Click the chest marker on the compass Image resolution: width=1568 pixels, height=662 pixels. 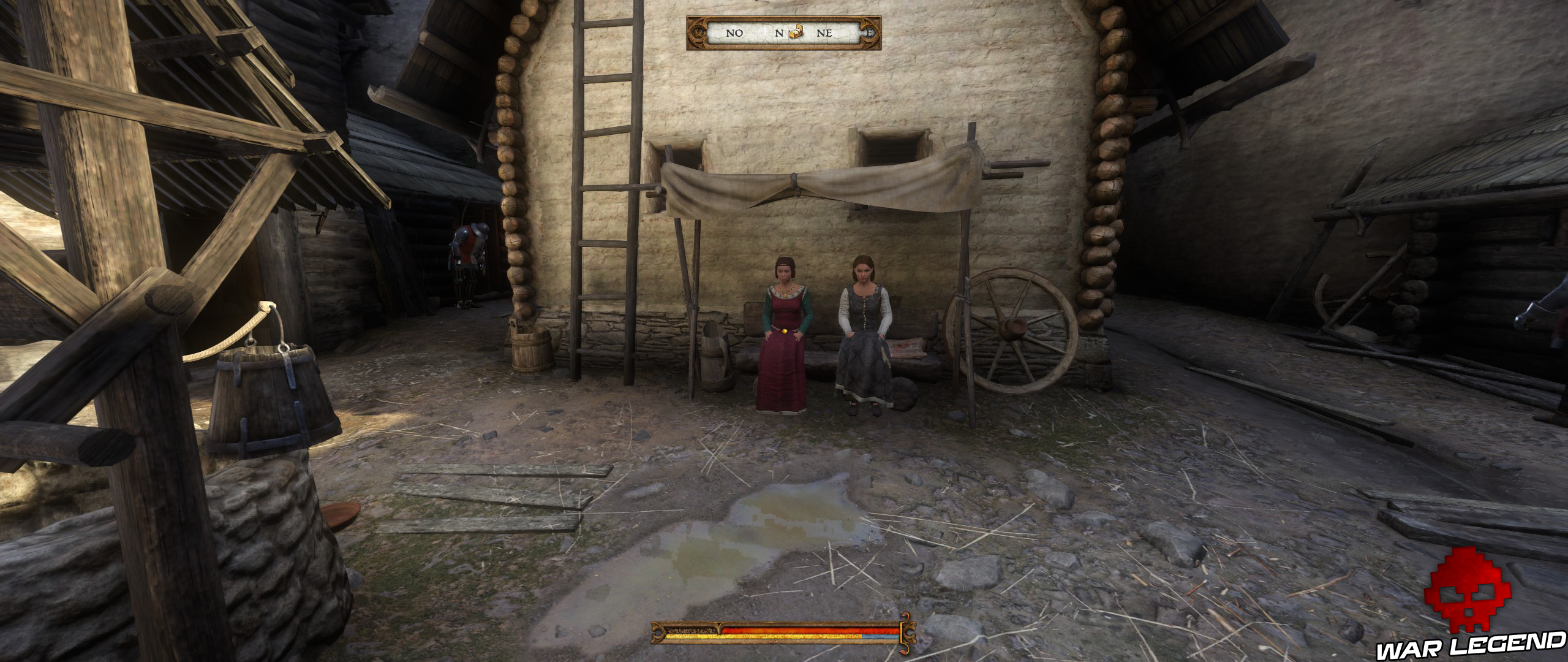coord(796,32)
